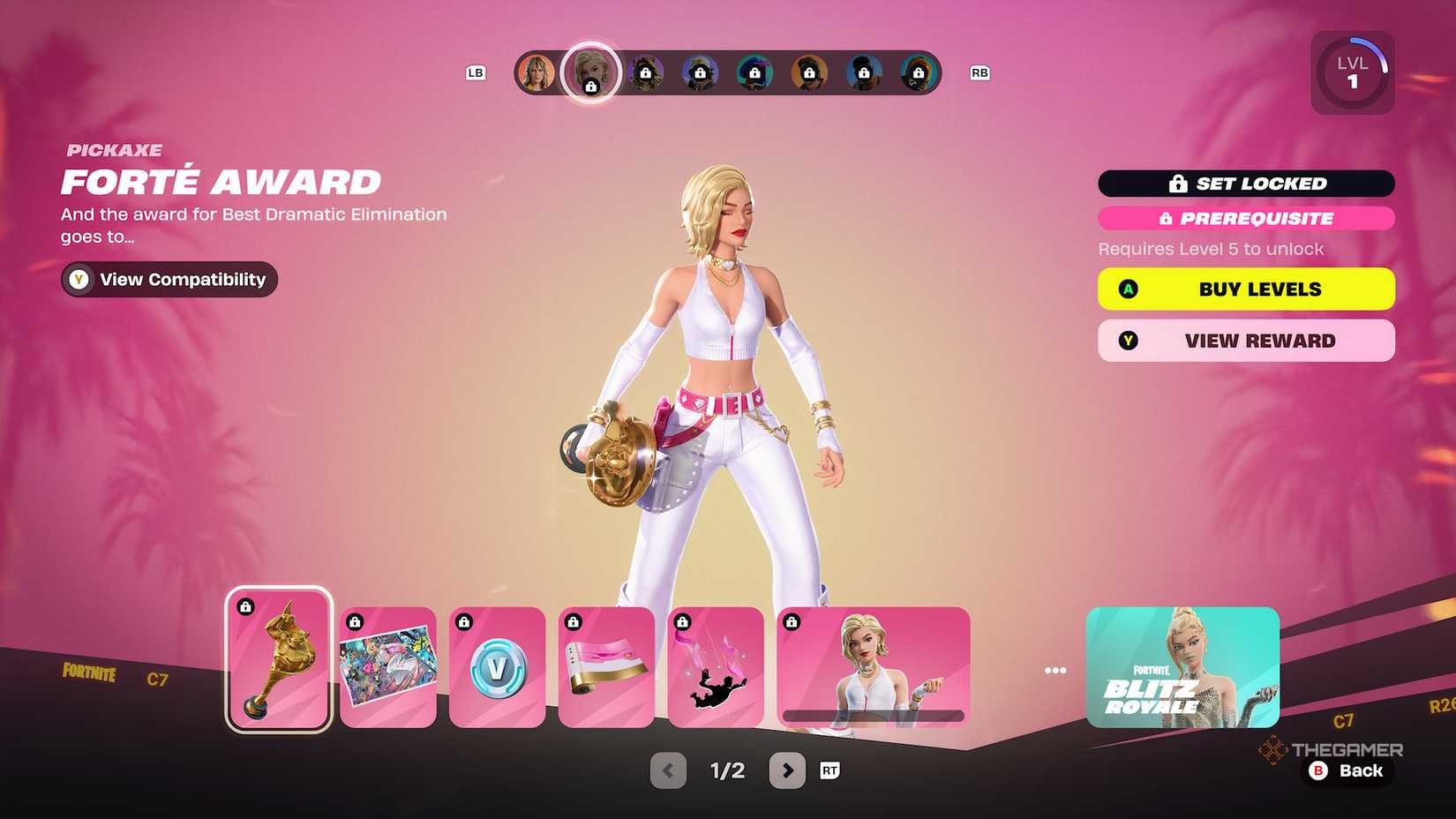The width and height of the screenshot is (1456, 819).
Task: Click the BUY LEVELS button
Action: click(1245, 289)
